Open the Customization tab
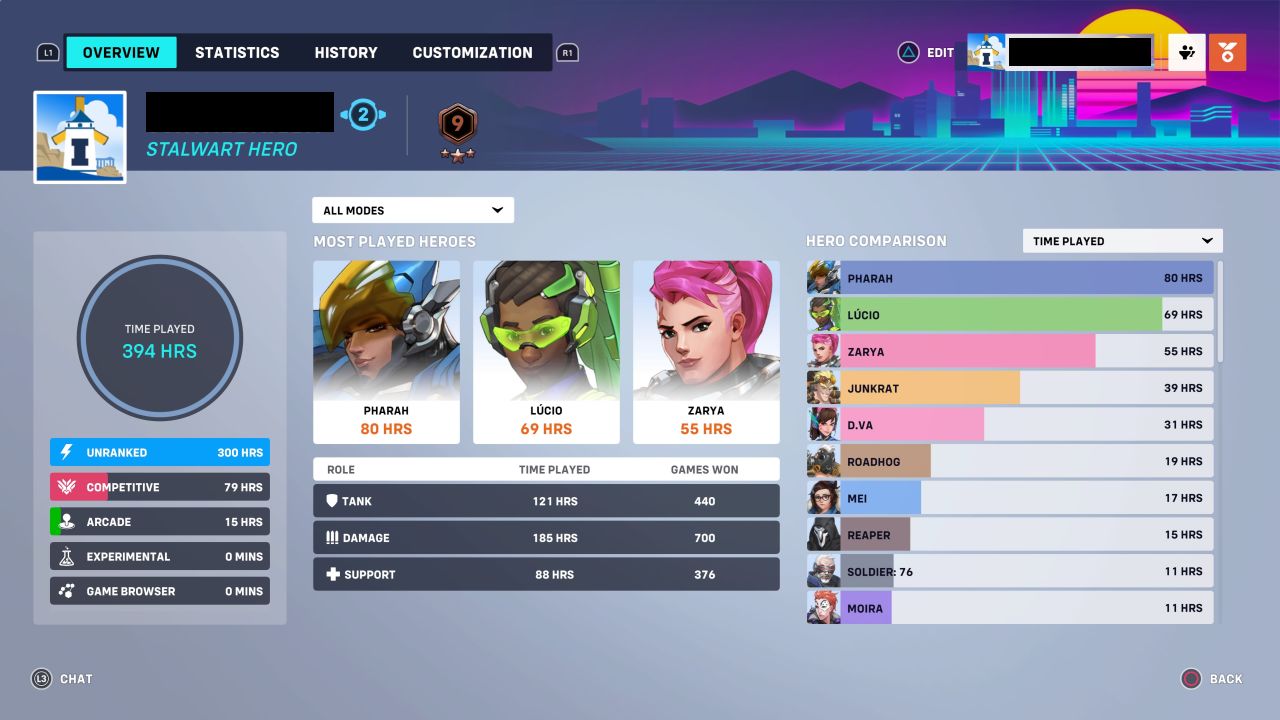The height and width of the screenshot is (720, 1280). pos(472,52)
